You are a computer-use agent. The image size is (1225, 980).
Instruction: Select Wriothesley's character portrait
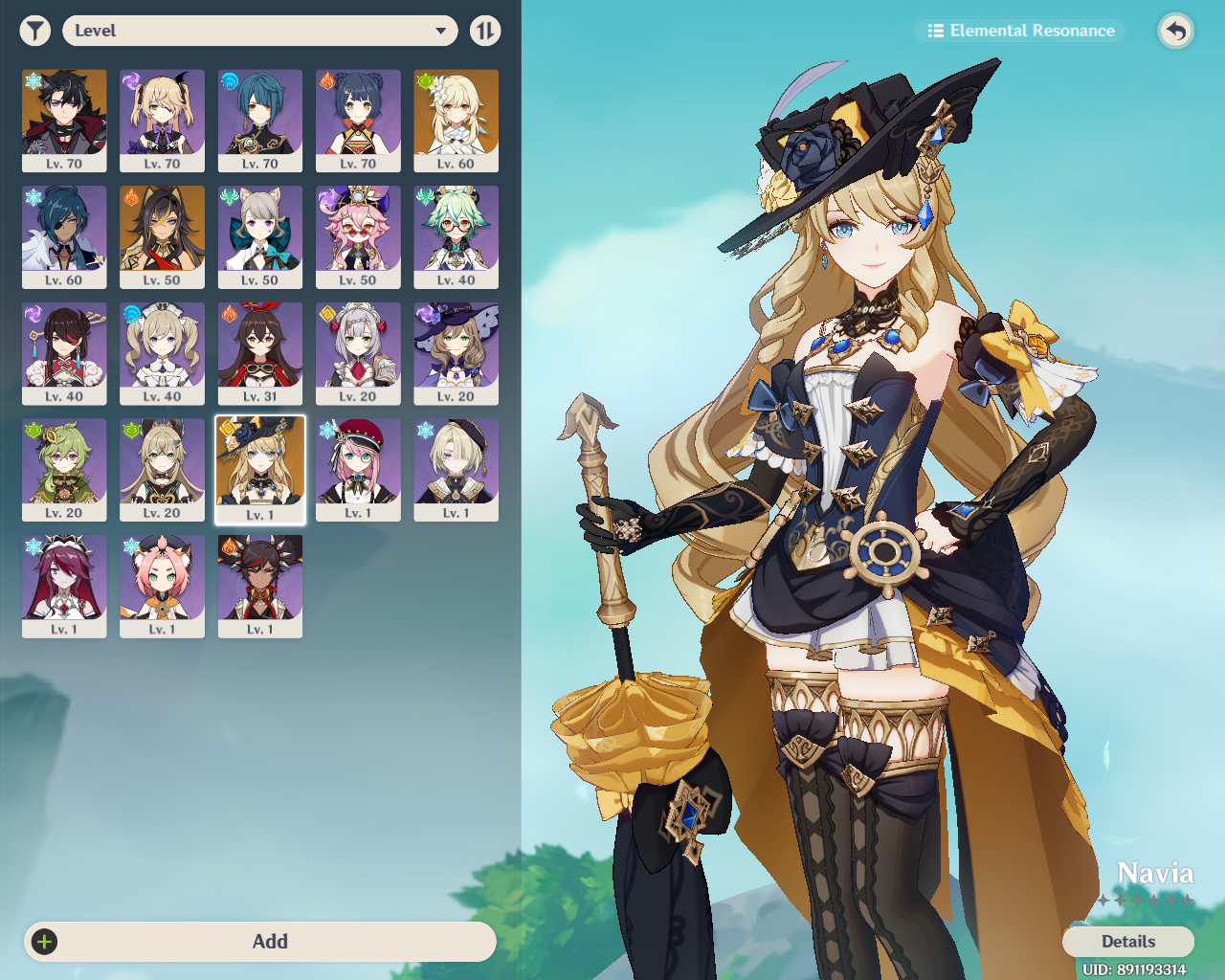tap(63, 121)
